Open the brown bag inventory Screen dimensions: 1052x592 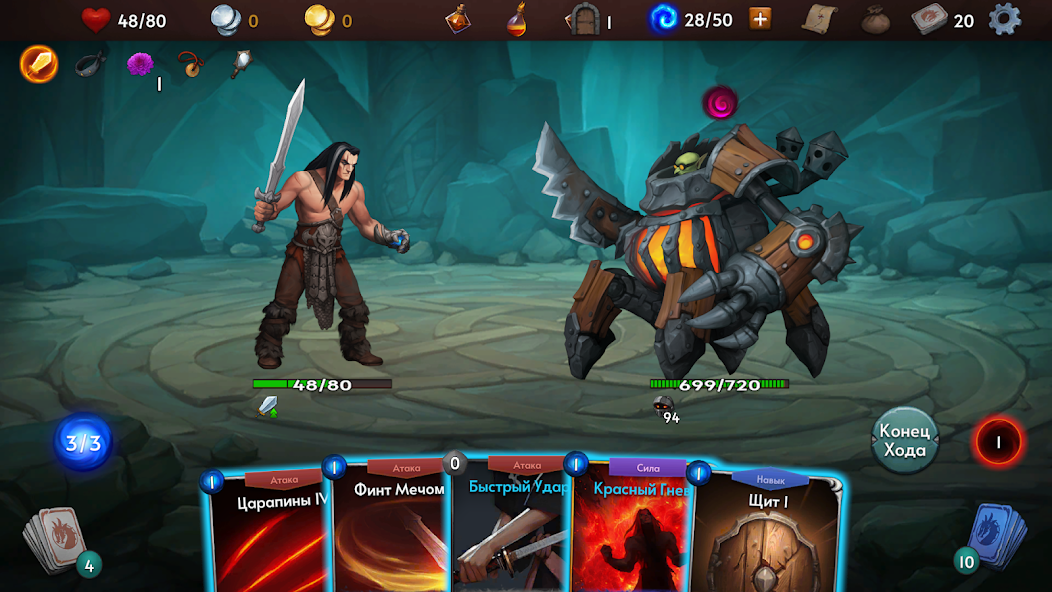click(876, 19)
